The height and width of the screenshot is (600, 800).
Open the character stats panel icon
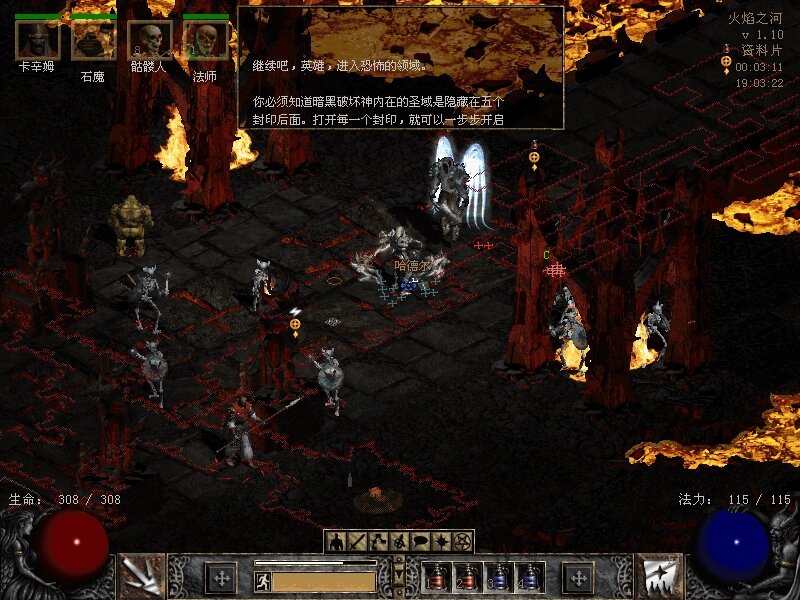click(x=336, y=541)
